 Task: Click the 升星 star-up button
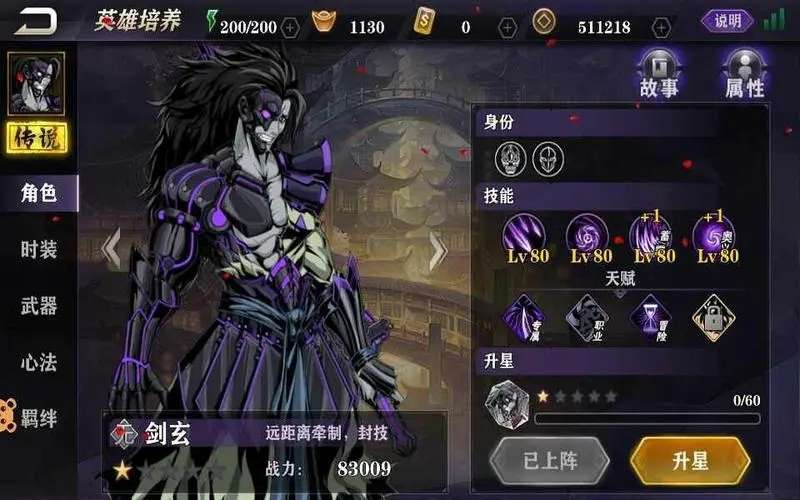pyautogui.click(x=690, y=461)
